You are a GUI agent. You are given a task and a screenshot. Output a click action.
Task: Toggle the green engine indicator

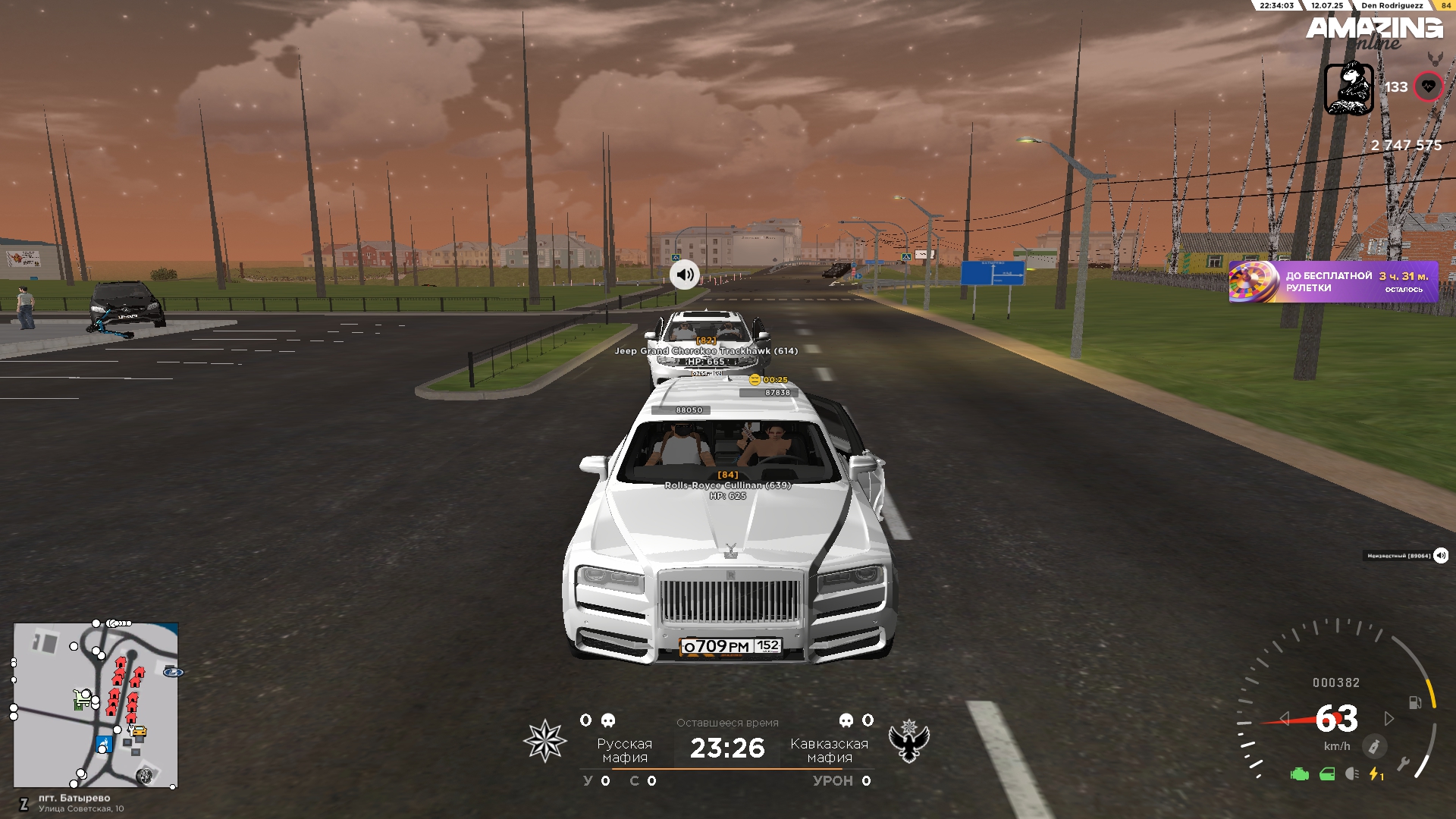(x=1300, y=774)
